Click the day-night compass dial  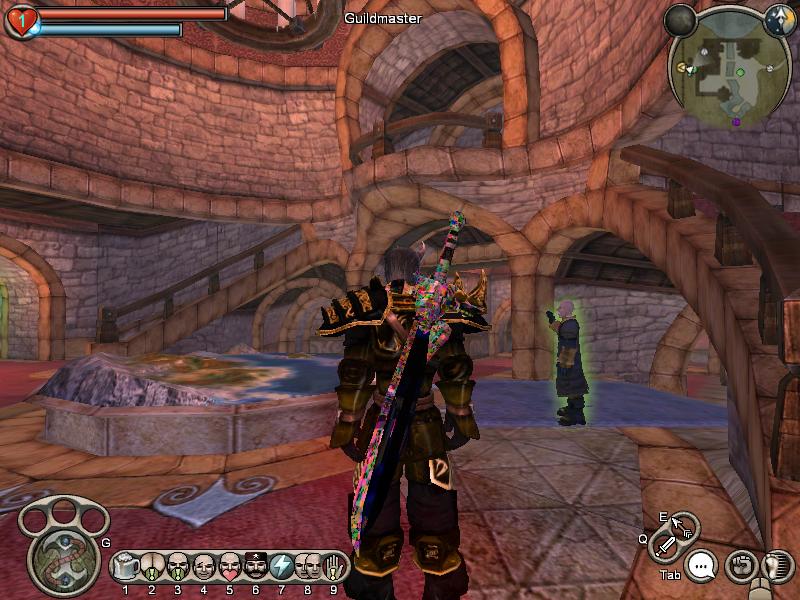779,19
